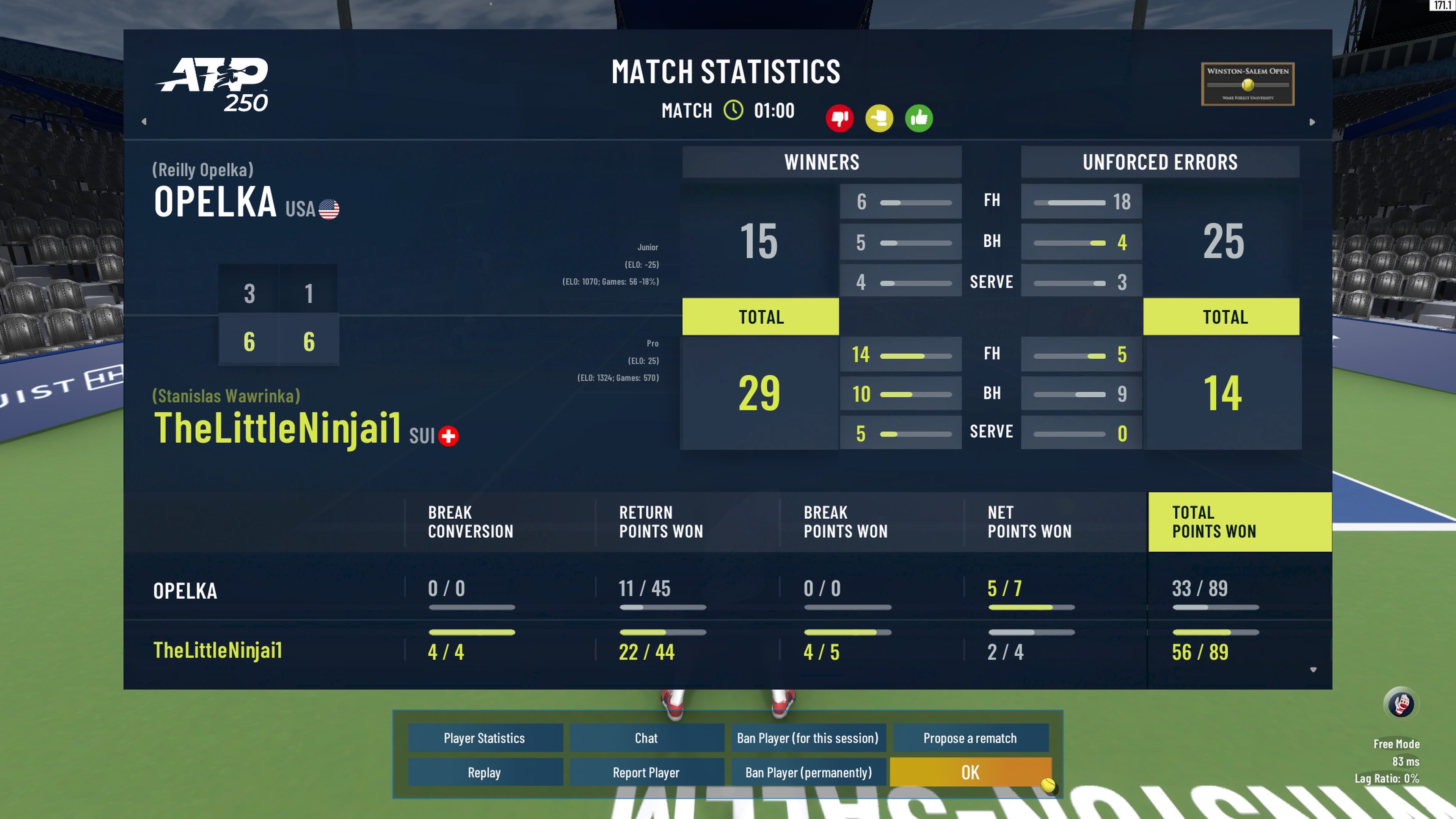This screenshot has width=1456, height=819.
Task: Report Player button
Action: tap(646, 773)
